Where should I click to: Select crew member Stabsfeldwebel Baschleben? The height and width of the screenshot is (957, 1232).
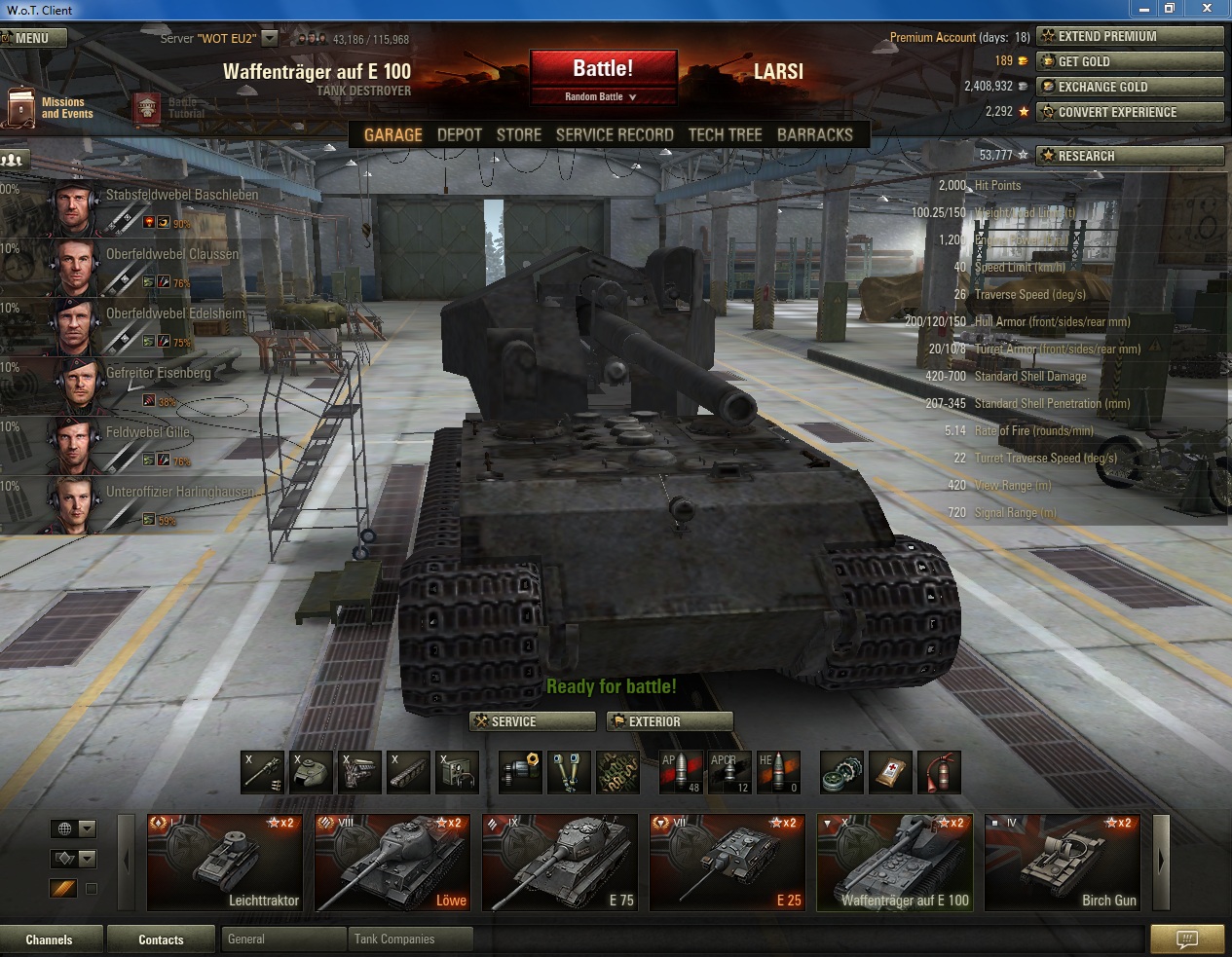[x=146, y=207]
